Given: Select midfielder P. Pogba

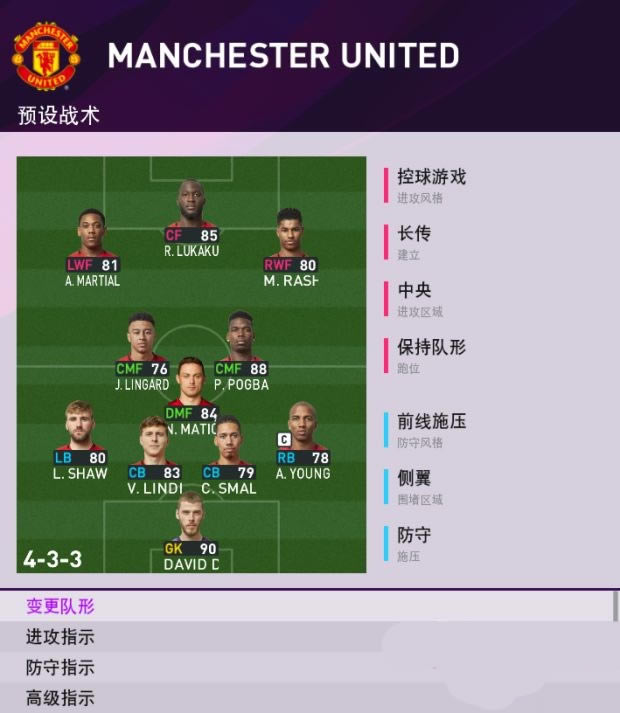Looking at the screenshot, I should pos(241,348).
